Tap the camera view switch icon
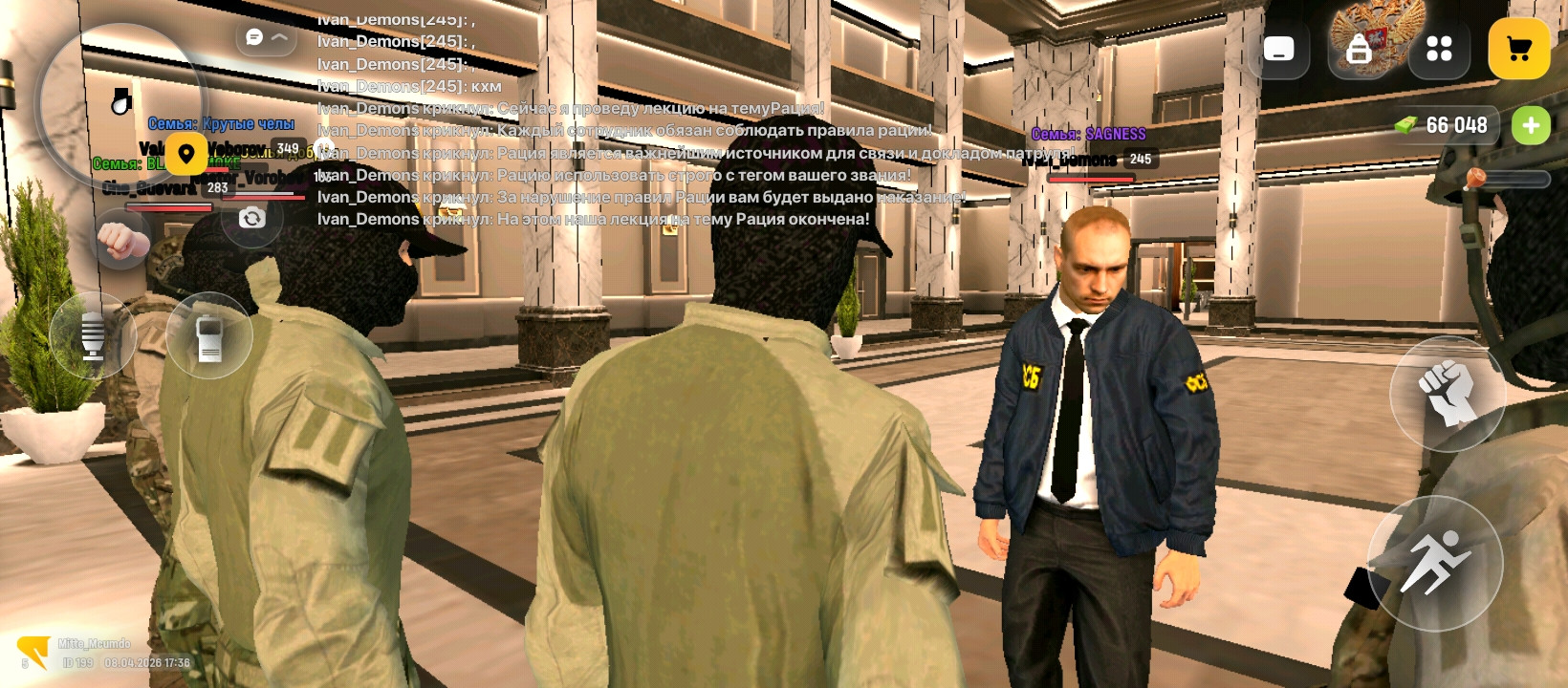Viewport: 1568px width, 688px height. 250,219
